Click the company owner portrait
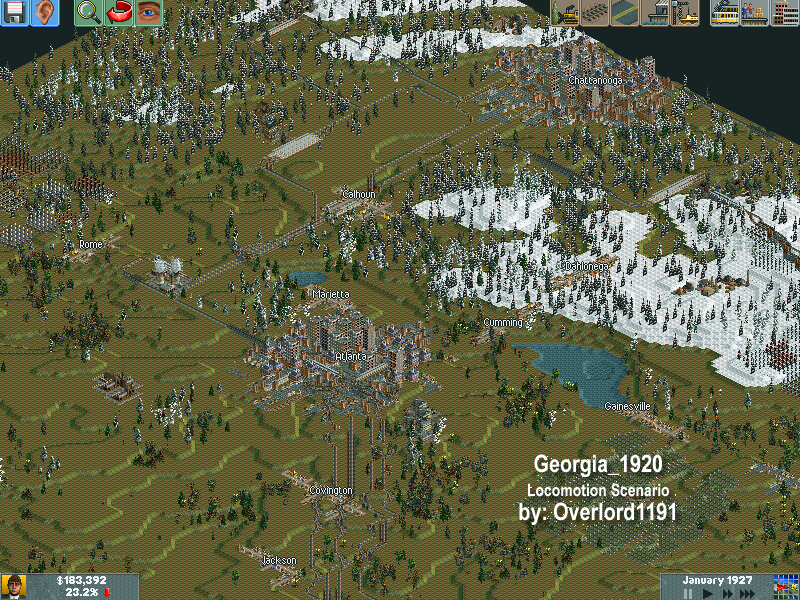 click(x=13, y=587)
